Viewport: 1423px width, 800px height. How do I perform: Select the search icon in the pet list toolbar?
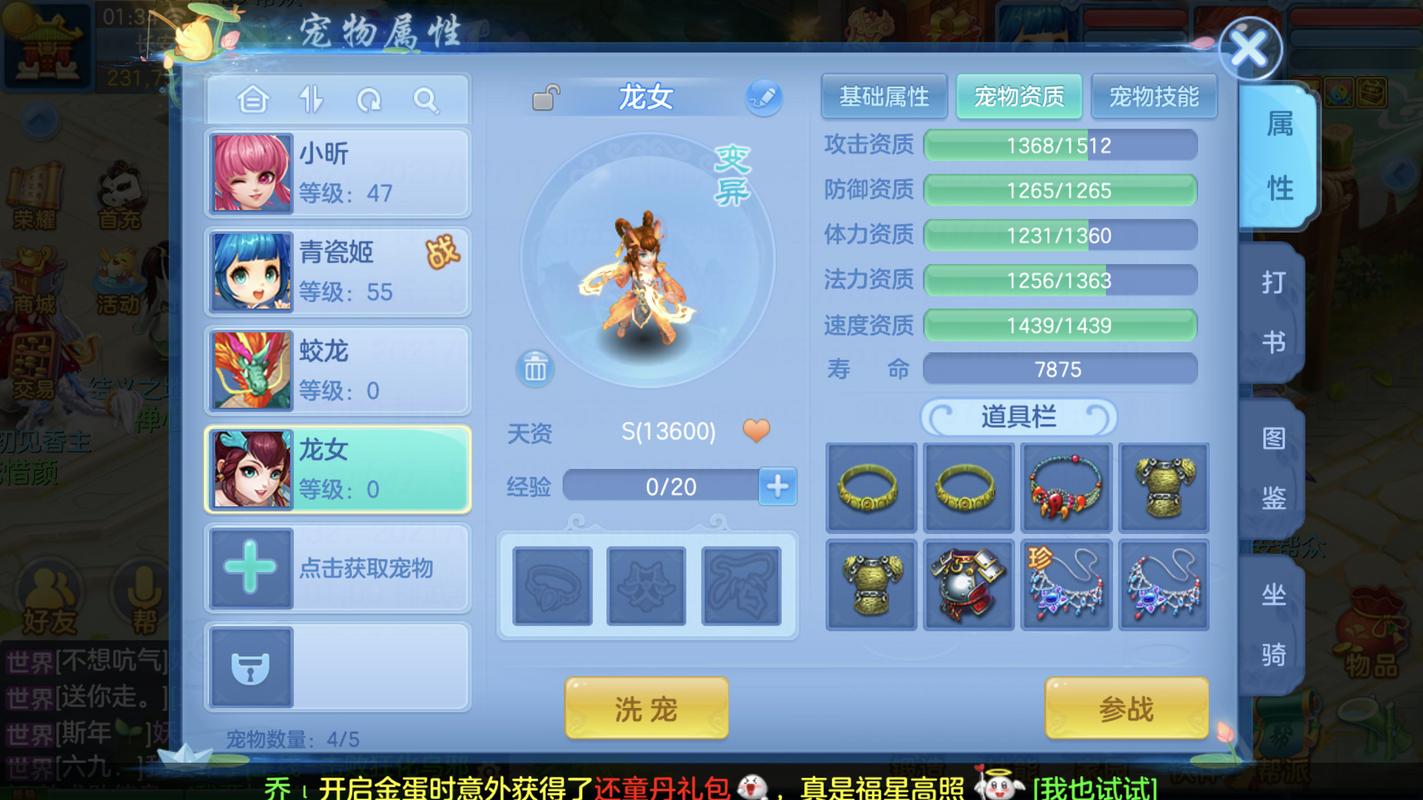[x=427, y=100]
